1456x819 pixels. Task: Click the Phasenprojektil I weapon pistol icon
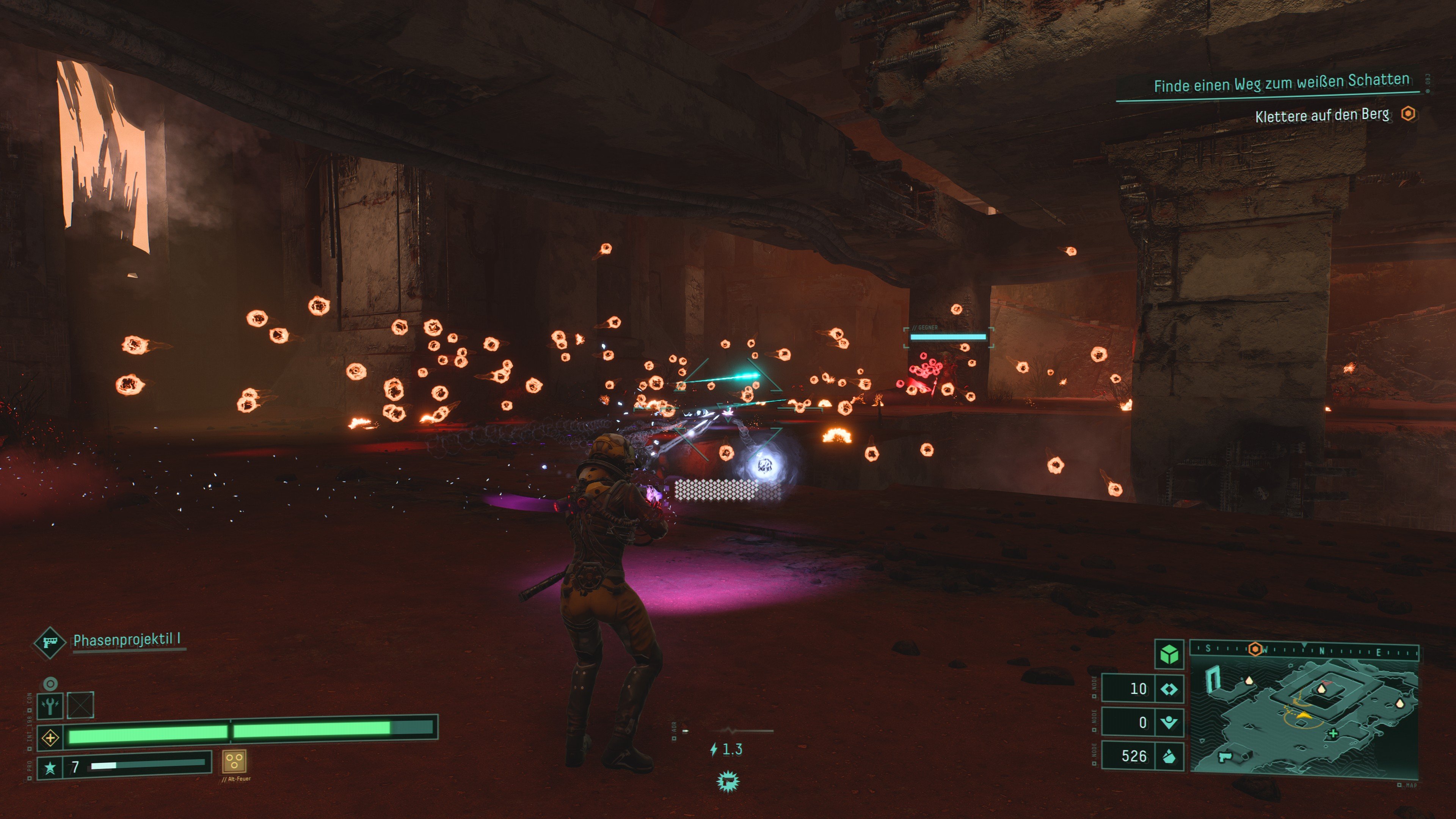(49, 642)
